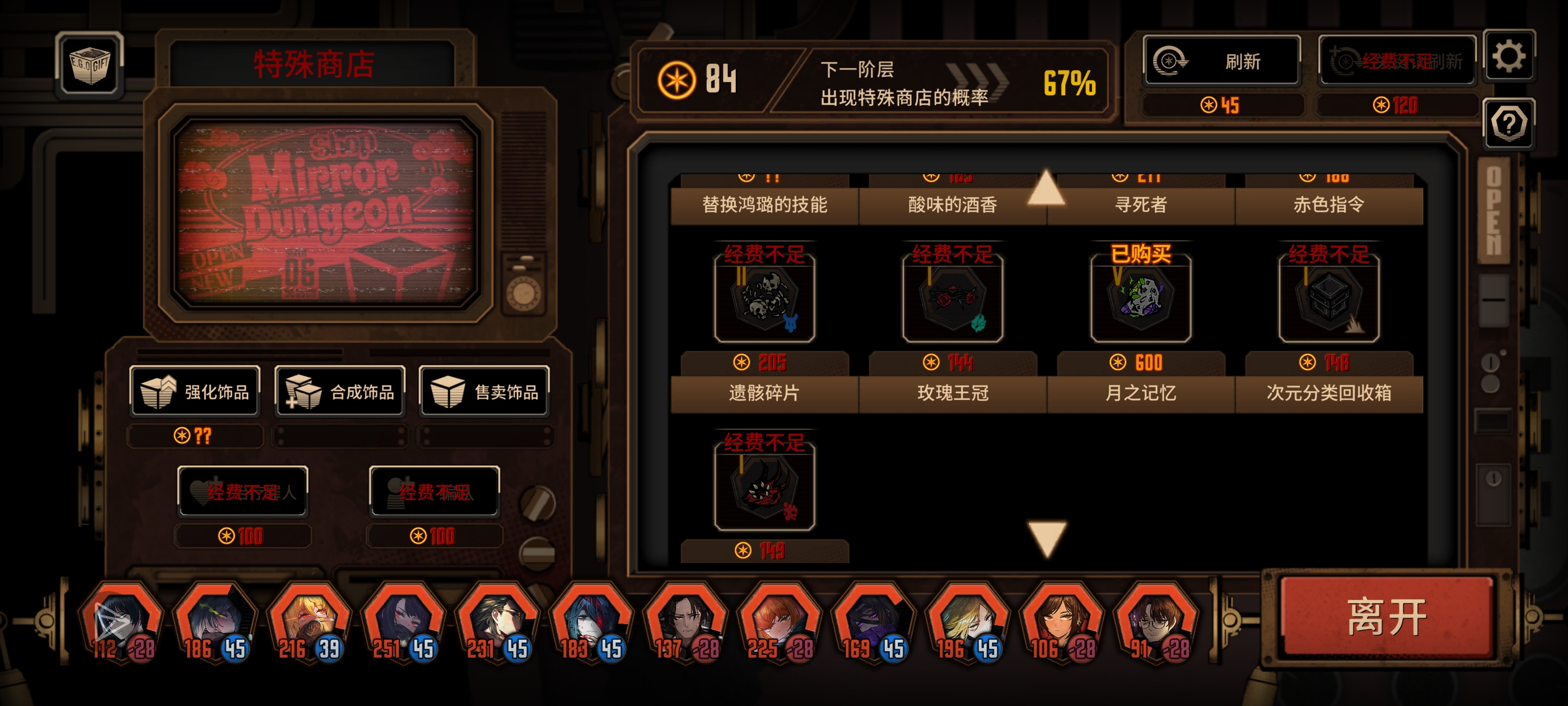Select the blonde sinner portrait with 216 HP
Image resolution: width=1568 pixels, height=706 pixels.
pos(310,621)
